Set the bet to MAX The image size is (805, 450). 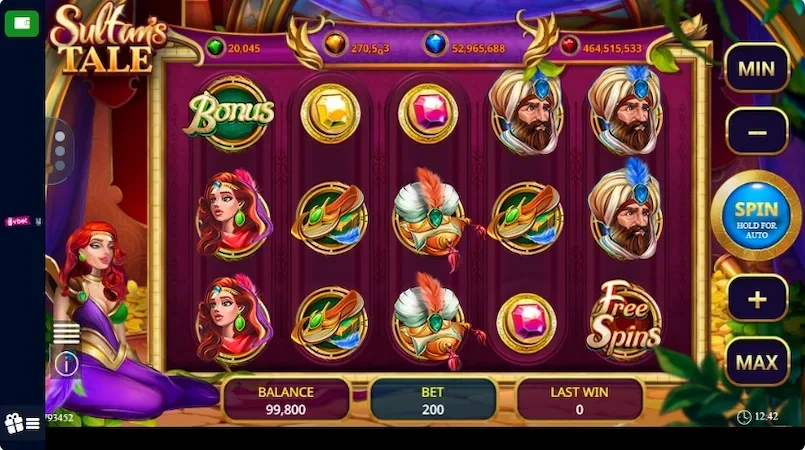[x=756, y=361]
